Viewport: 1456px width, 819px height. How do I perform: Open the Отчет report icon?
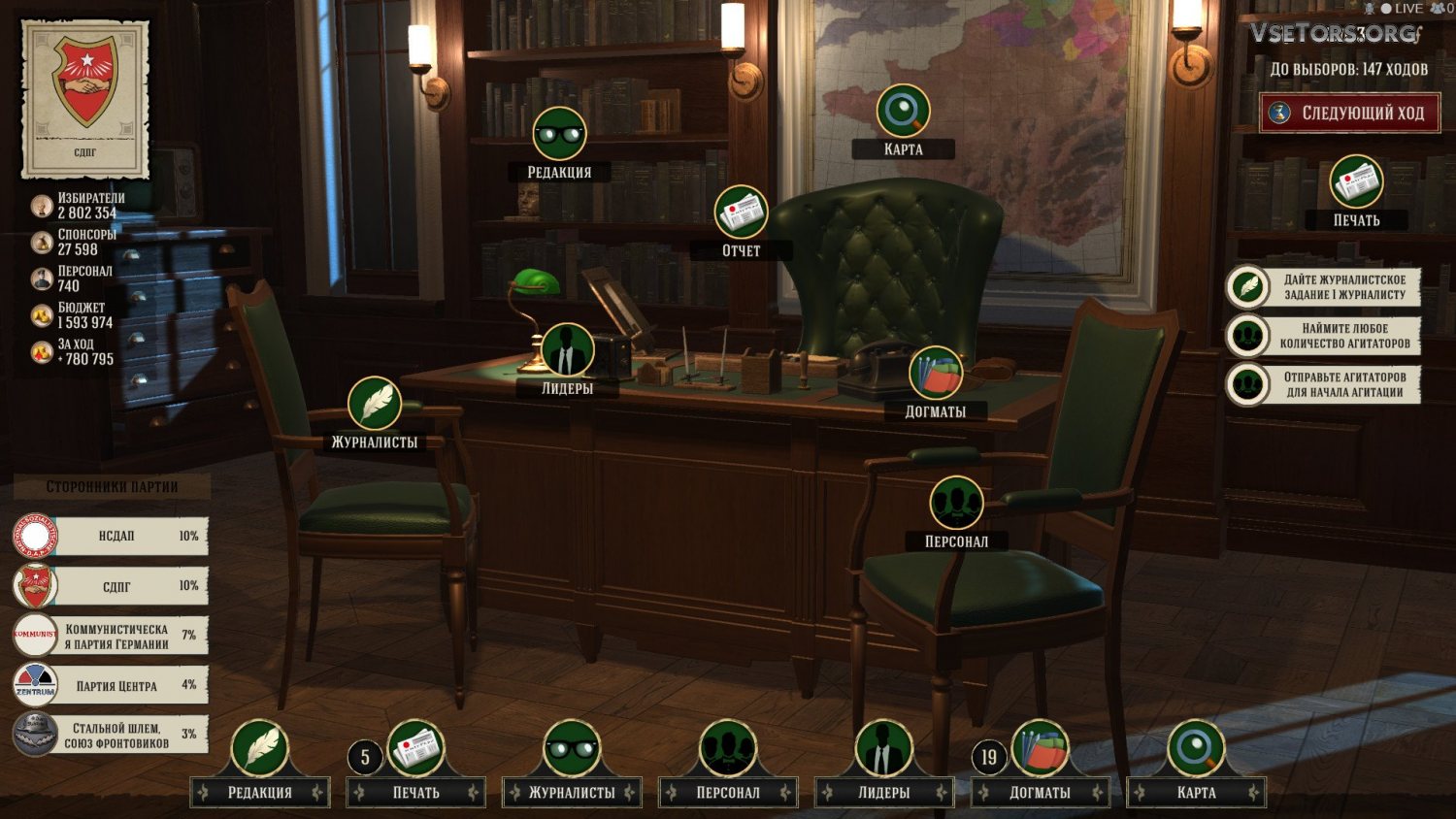pos(741,213)
